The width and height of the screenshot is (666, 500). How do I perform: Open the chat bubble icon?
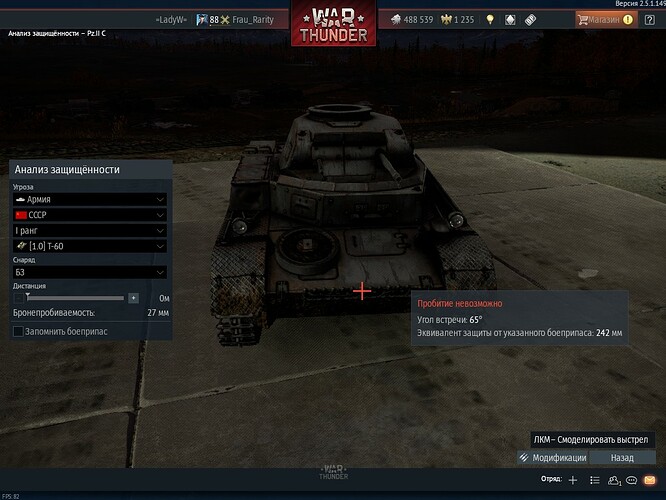click(632, 480)
